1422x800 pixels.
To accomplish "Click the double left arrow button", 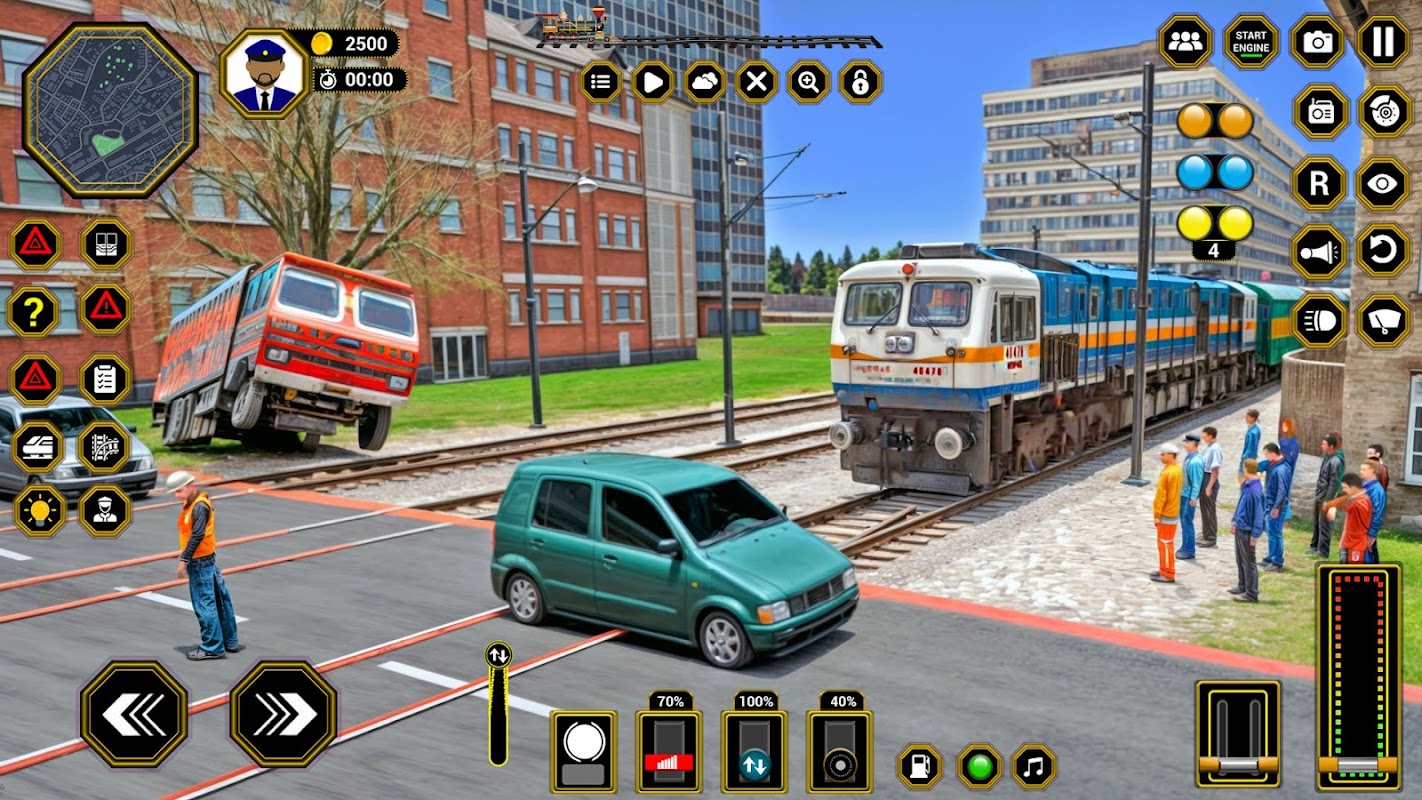I will click(134, 714).
